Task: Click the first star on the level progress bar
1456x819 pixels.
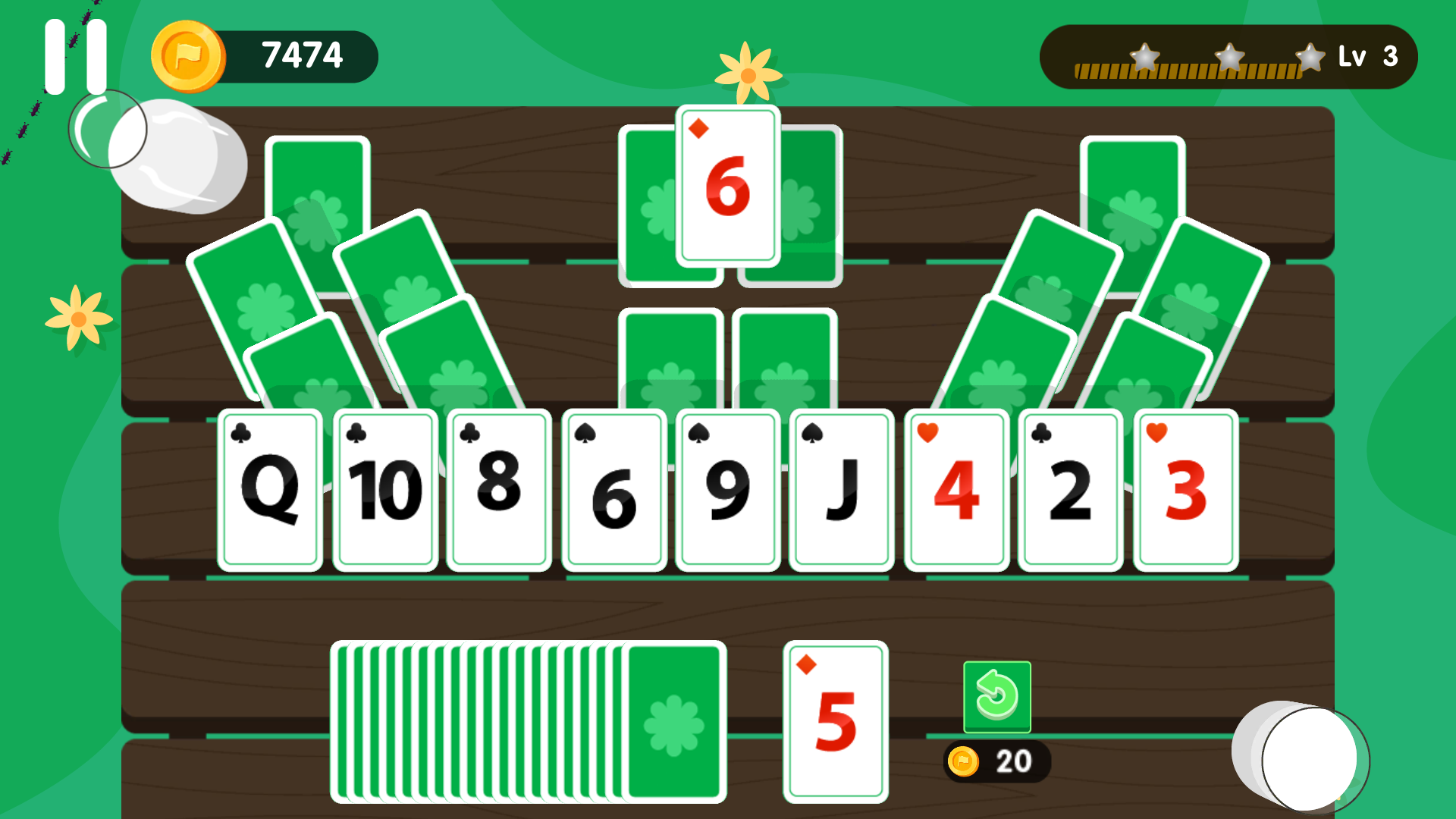Action: [x=1144, y=55]
